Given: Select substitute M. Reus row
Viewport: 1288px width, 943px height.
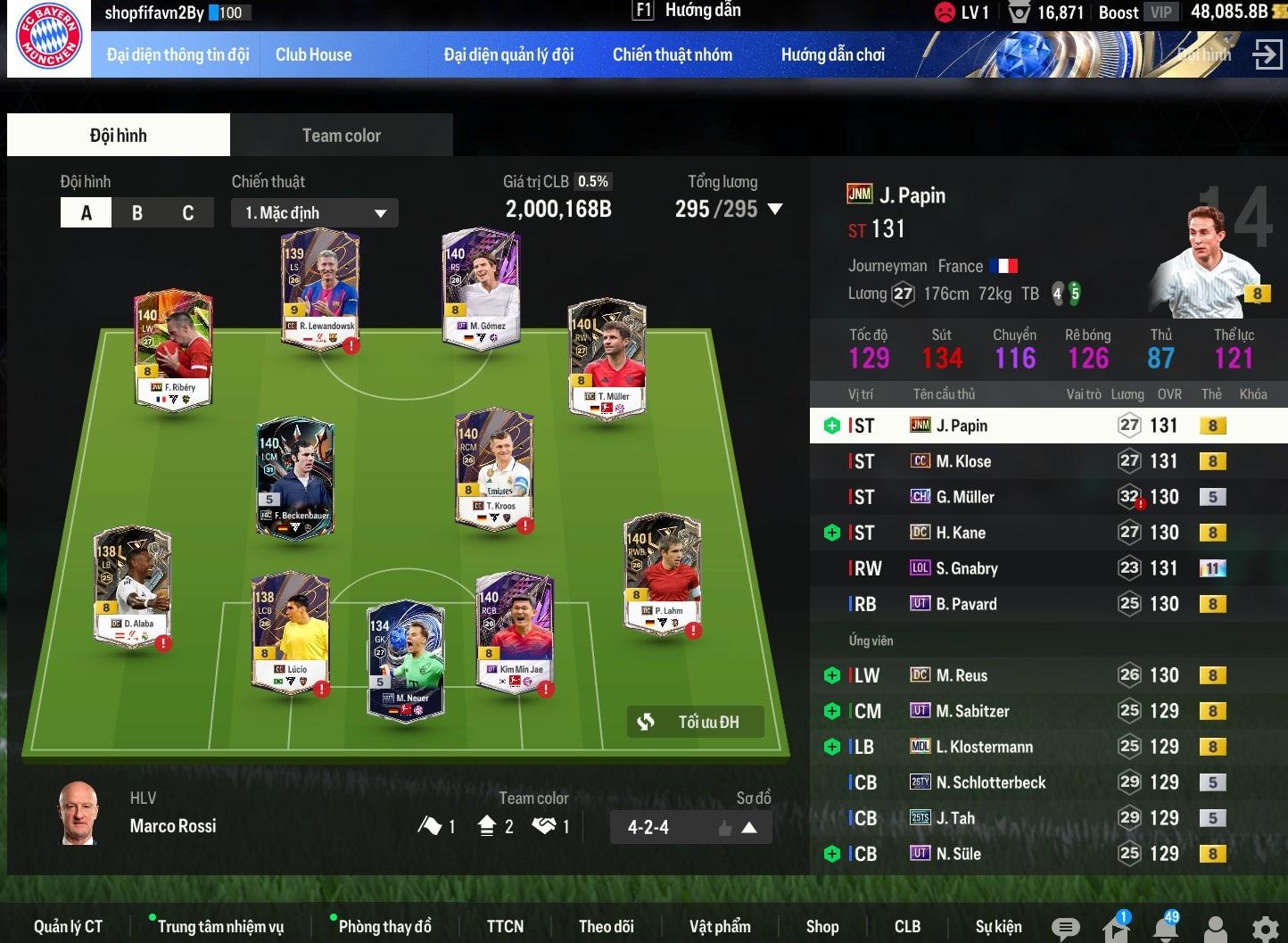Looking at the screenshot, I should point(962,675).
